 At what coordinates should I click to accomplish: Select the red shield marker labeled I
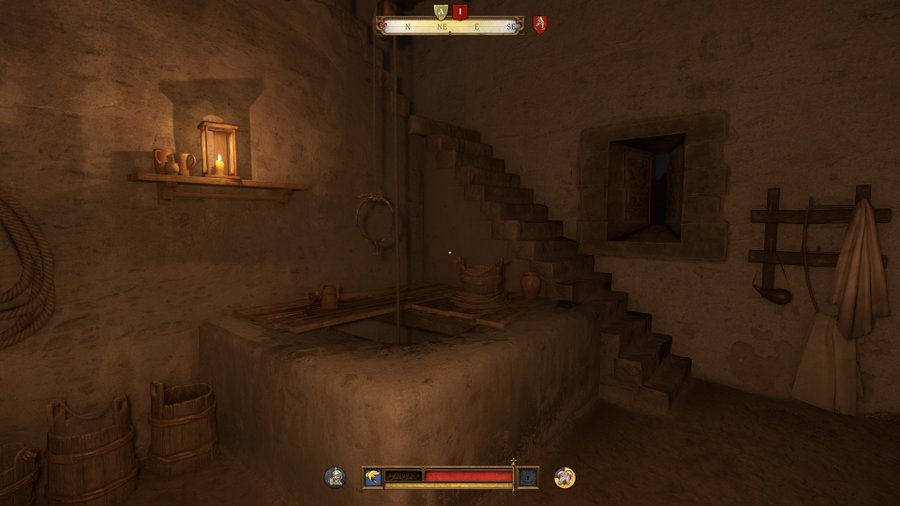460,11
